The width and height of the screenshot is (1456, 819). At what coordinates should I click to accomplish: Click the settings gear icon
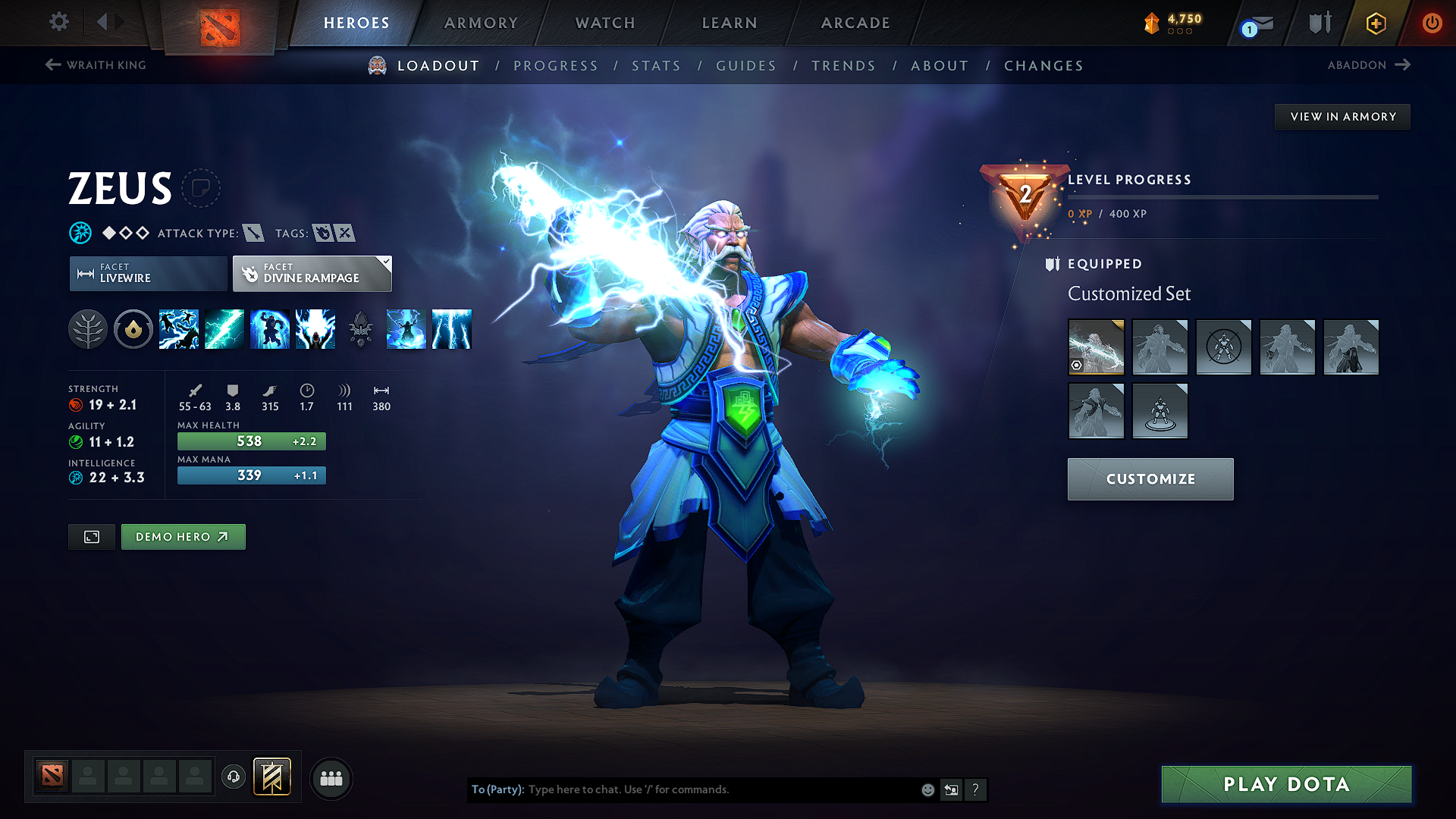click(58, 22)
